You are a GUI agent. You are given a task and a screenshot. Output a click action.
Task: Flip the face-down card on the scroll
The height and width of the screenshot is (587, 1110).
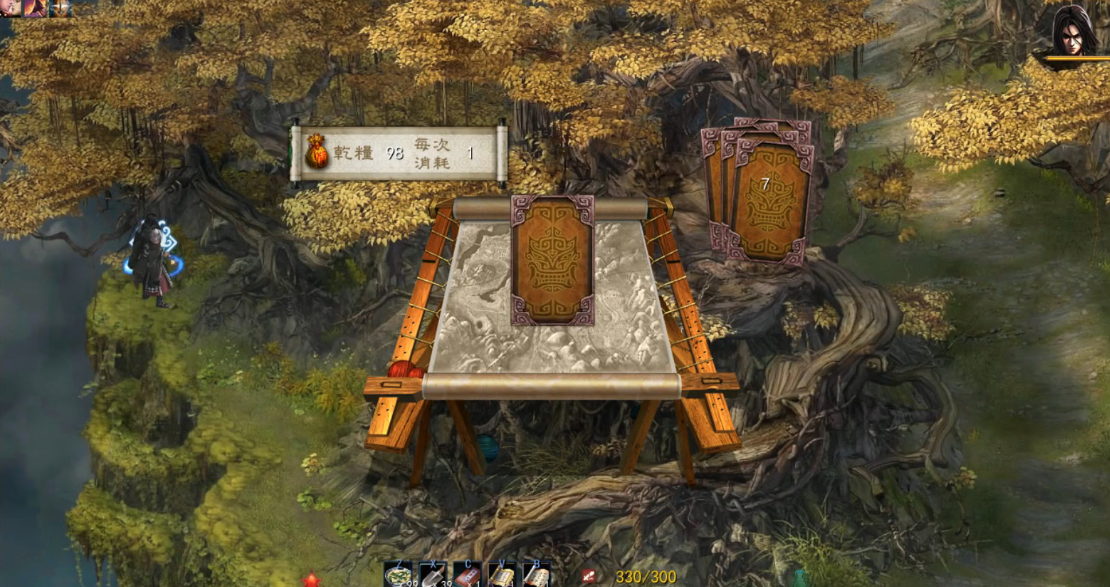pyautogui.click(x=552, y=260)
